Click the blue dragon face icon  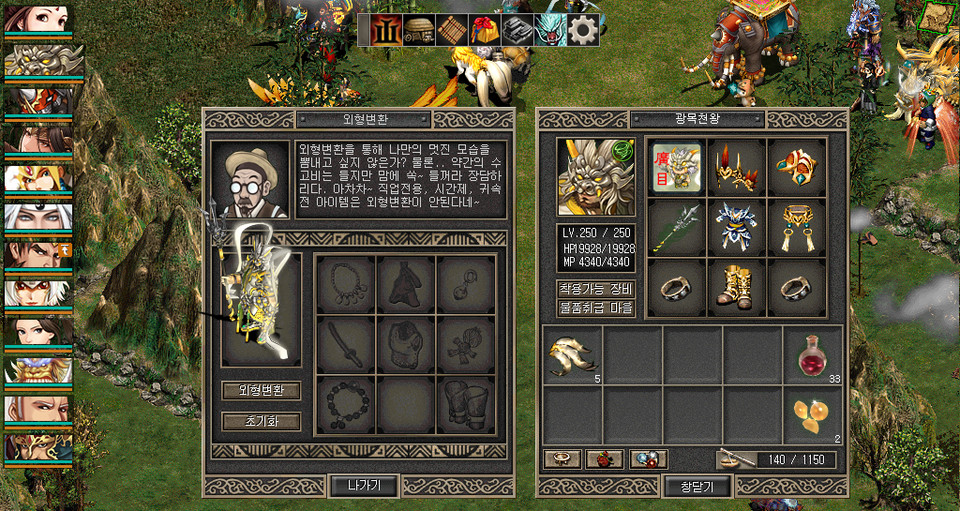click(550, 30)
